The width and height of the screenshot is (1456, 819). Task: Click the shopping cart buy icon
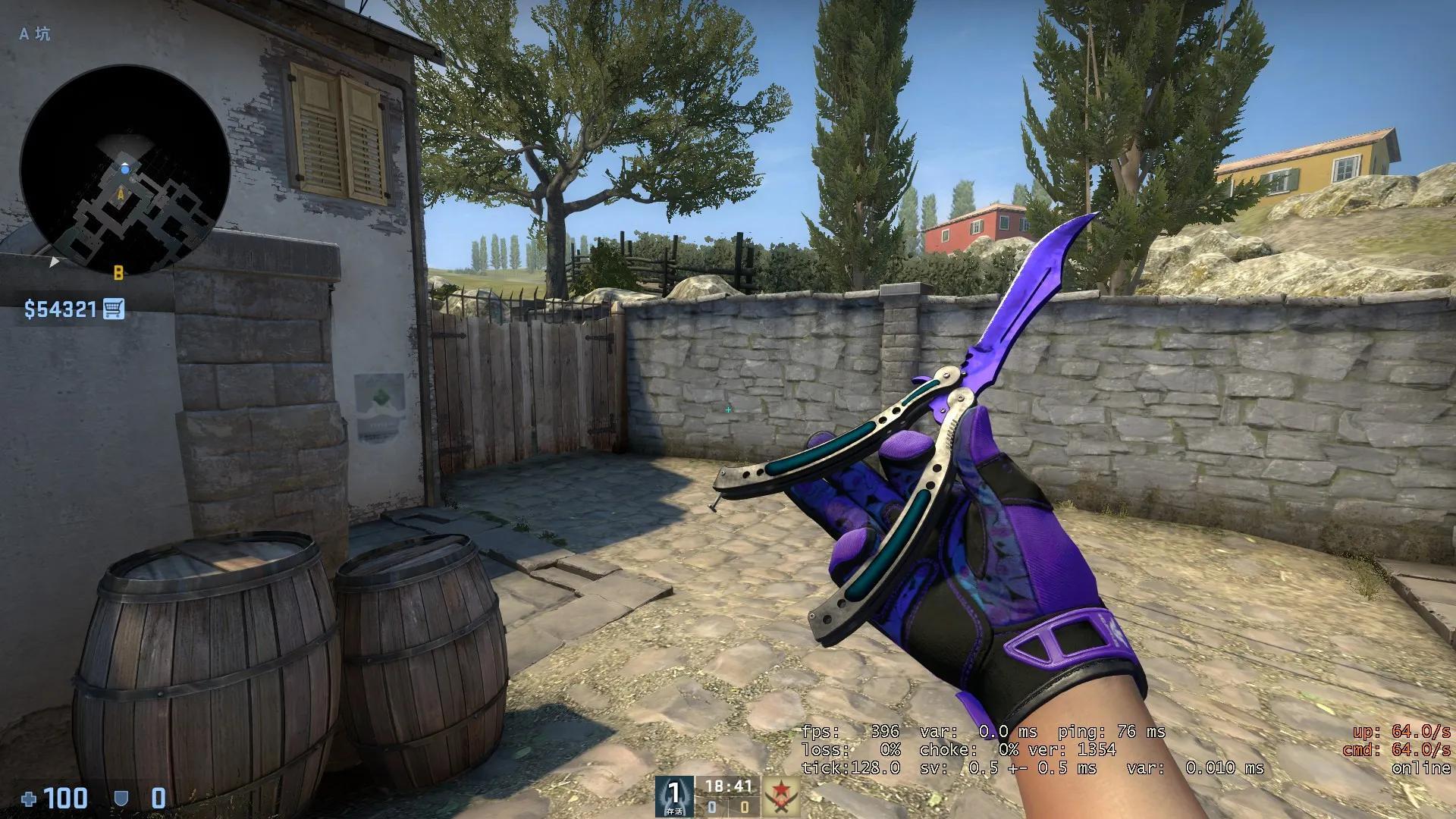[x=115, y=308]
